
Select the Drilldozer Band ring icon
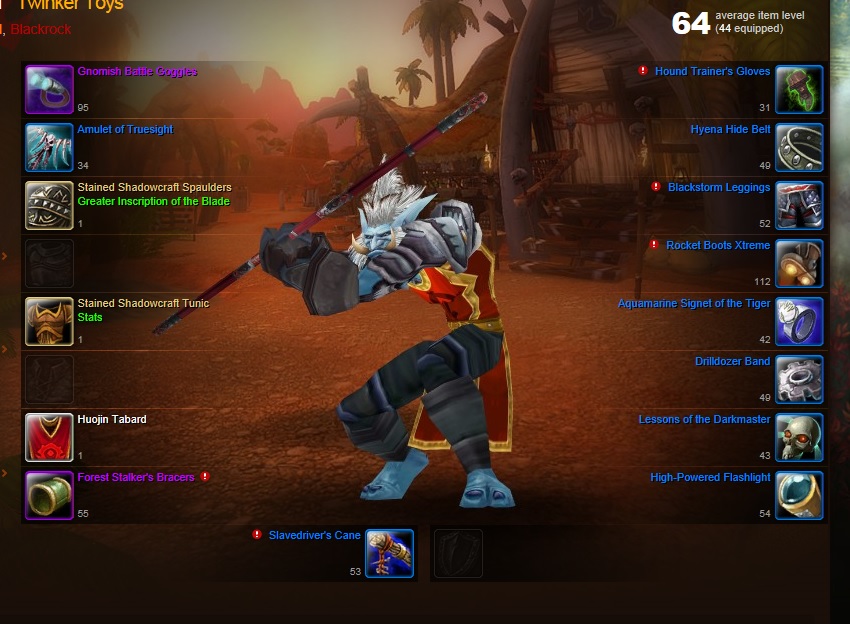799,380
